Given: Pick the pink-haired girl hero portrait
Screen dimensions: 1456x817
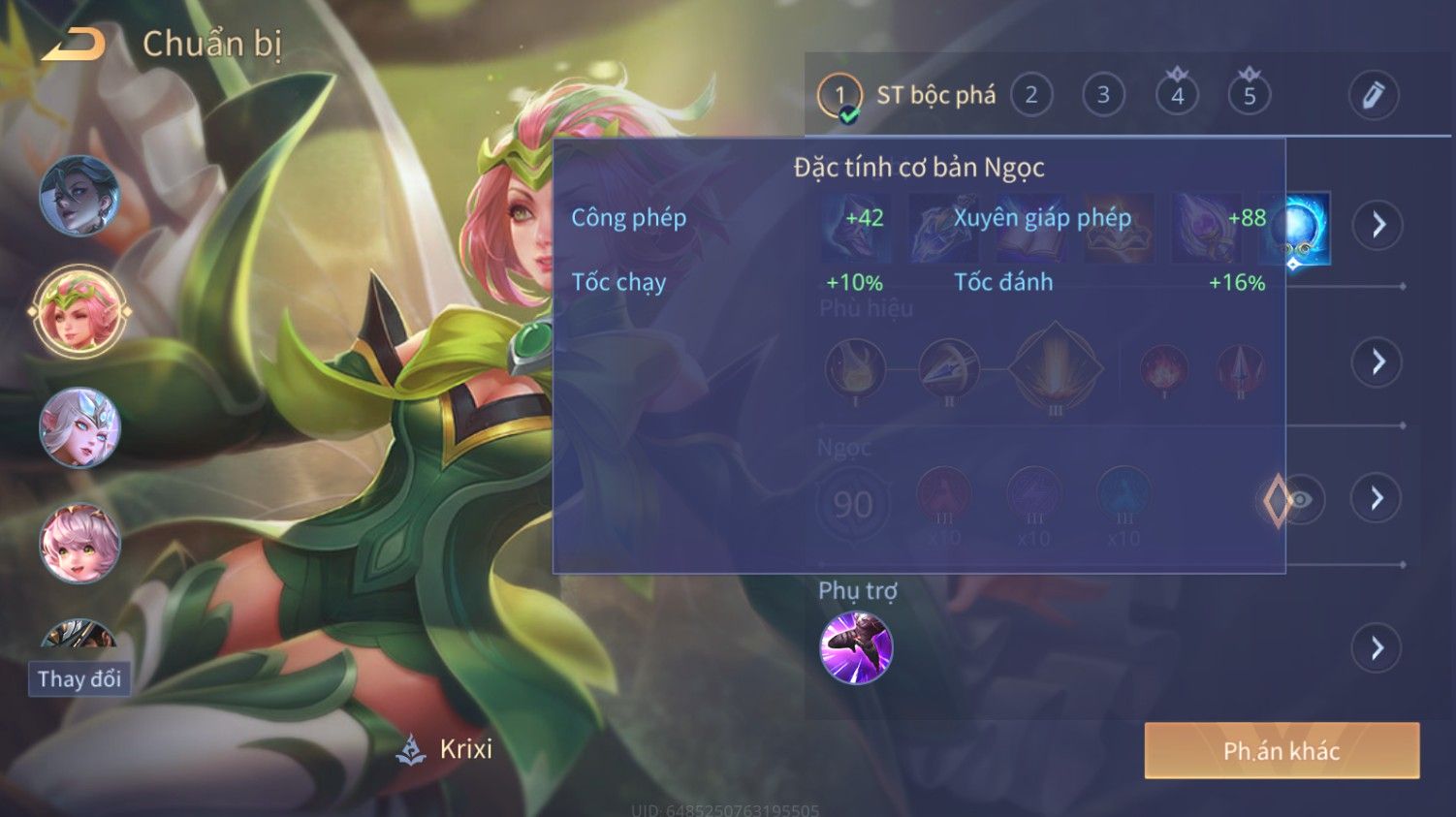Looking at the screenshot, I should [x=79, y=543].
